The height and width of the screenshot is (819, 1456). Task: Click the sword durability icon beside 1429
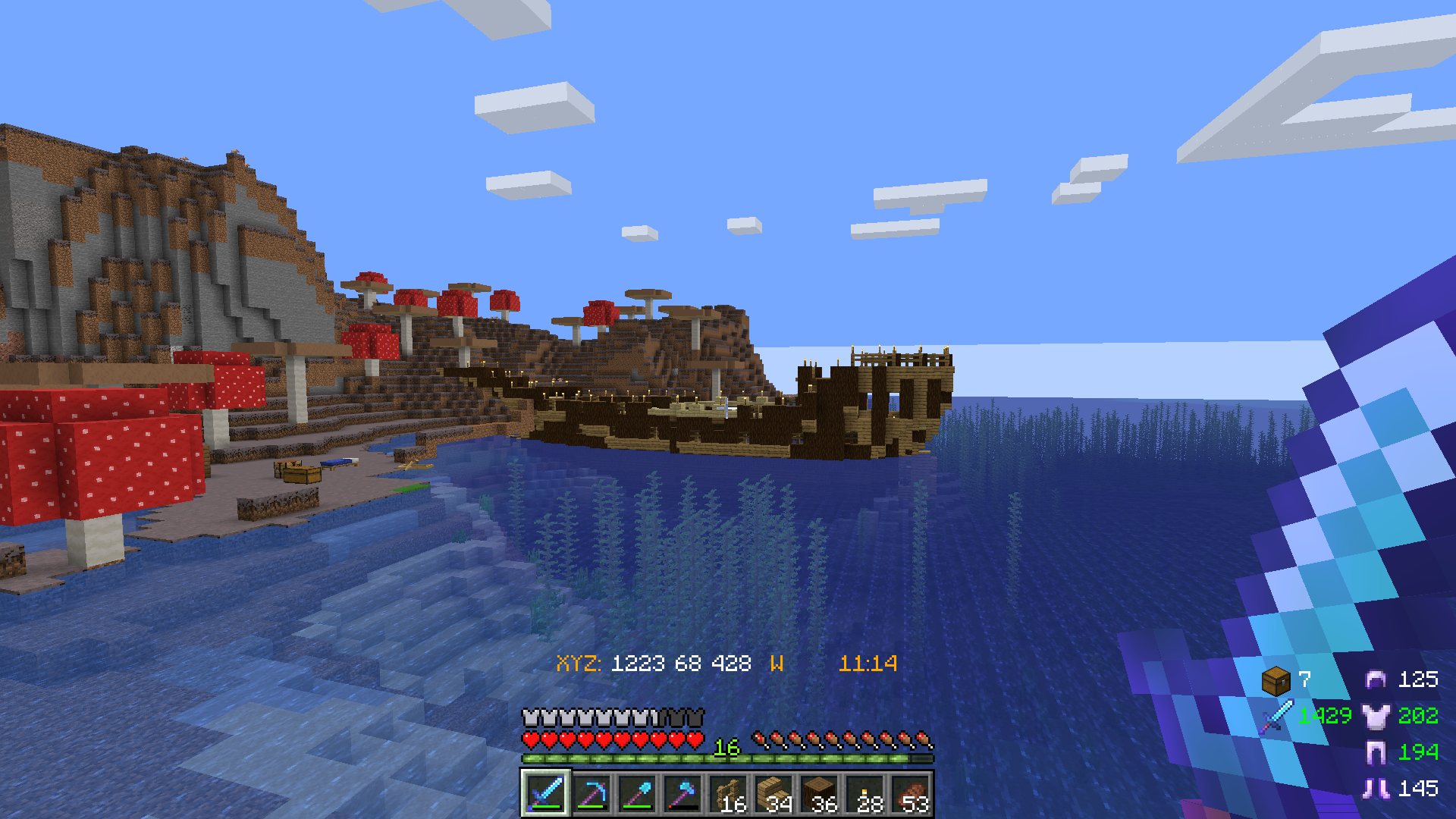coord(1277,717)
